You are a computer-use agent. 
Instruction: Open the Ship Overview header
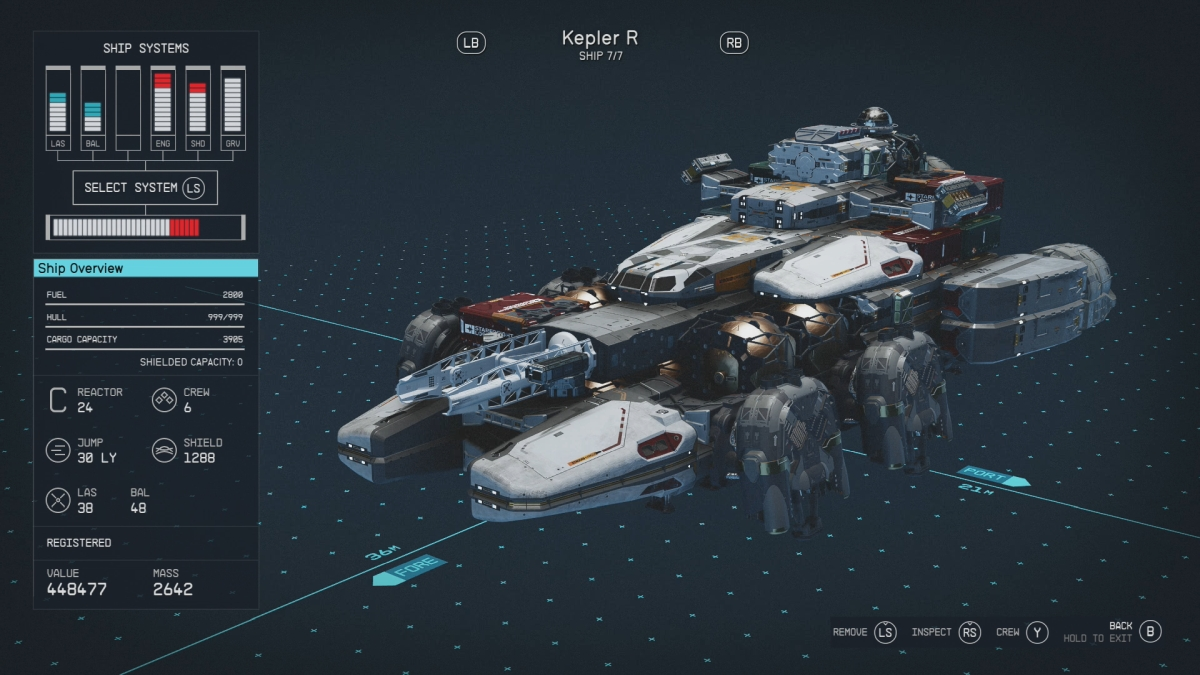click(146, 268)
